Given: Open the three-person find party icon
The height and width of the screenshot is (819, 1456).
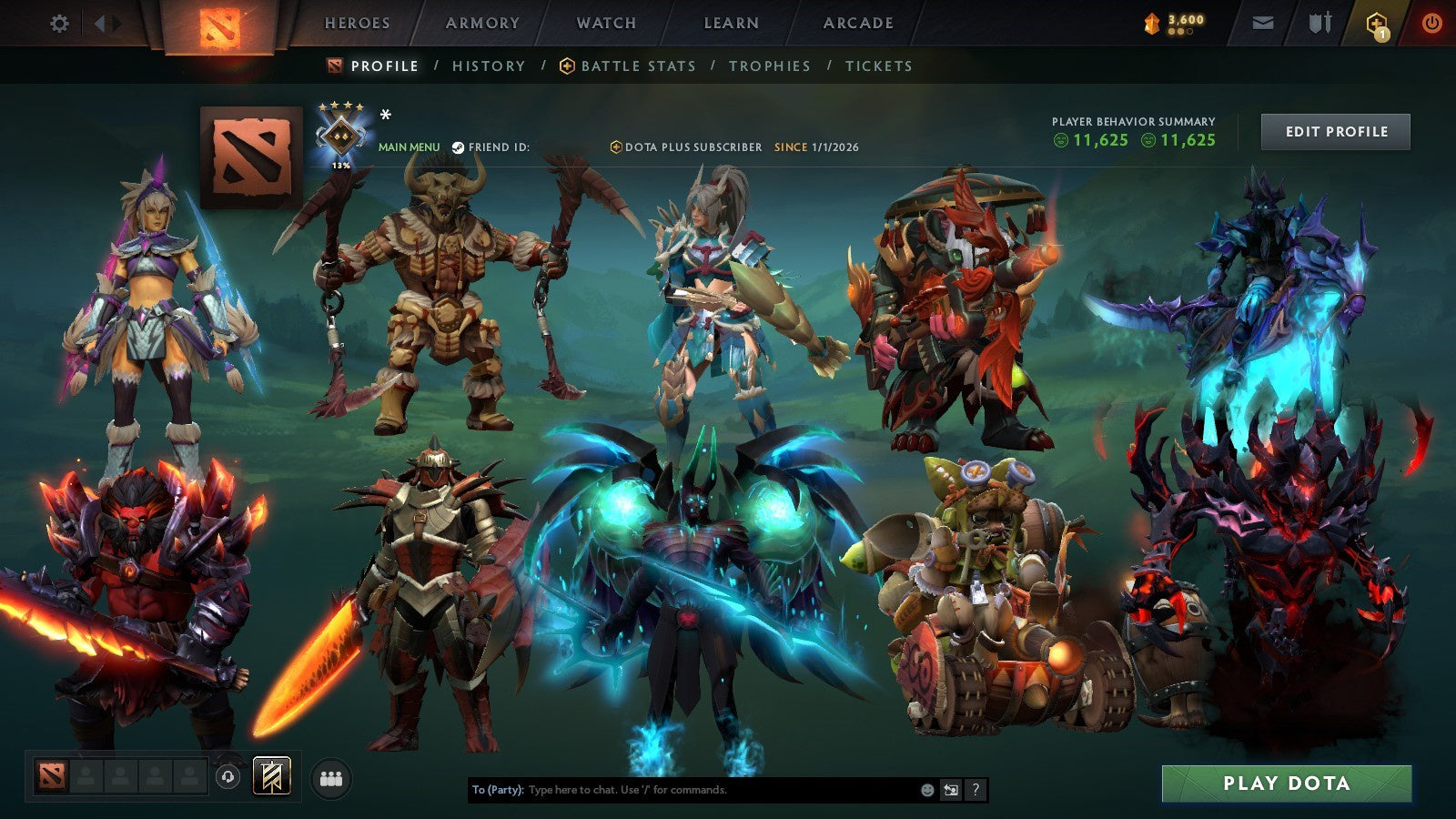Looking at the screenshot, I should 331,774.
